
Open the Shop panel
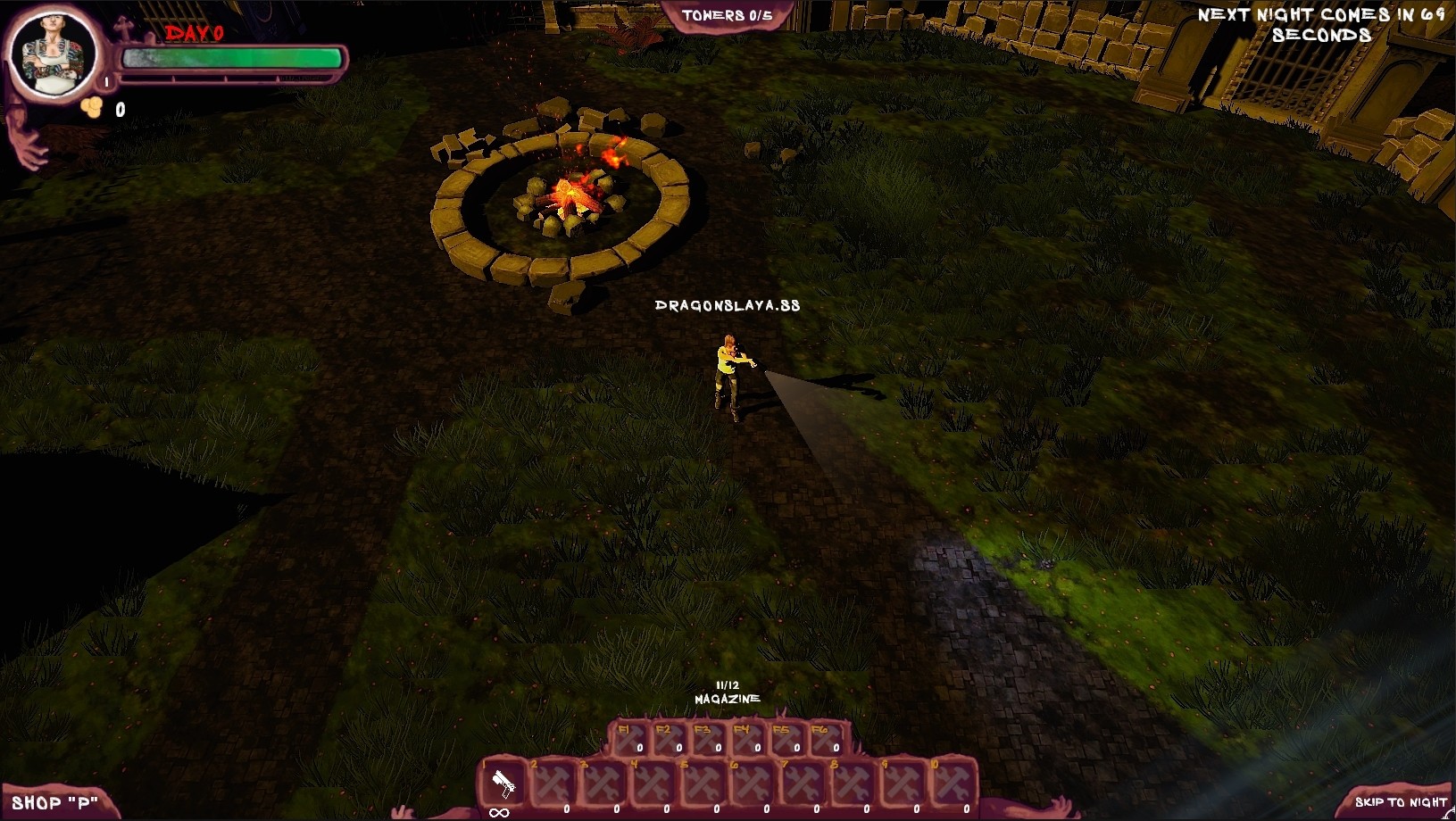point(54,801)
